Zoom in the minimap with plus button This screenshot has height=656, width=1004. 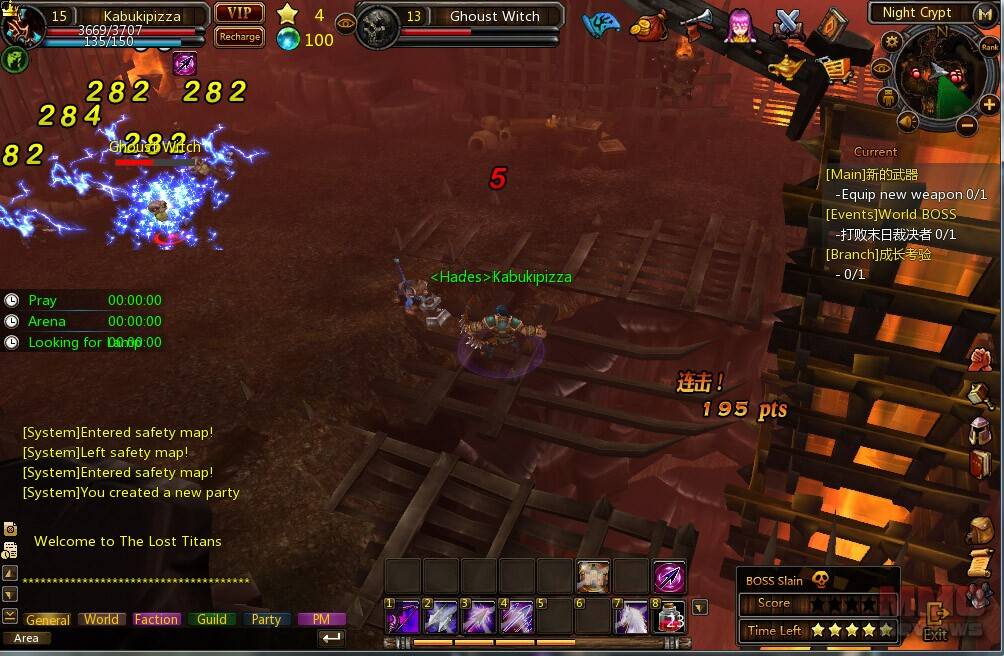click(x=989, y=104)
